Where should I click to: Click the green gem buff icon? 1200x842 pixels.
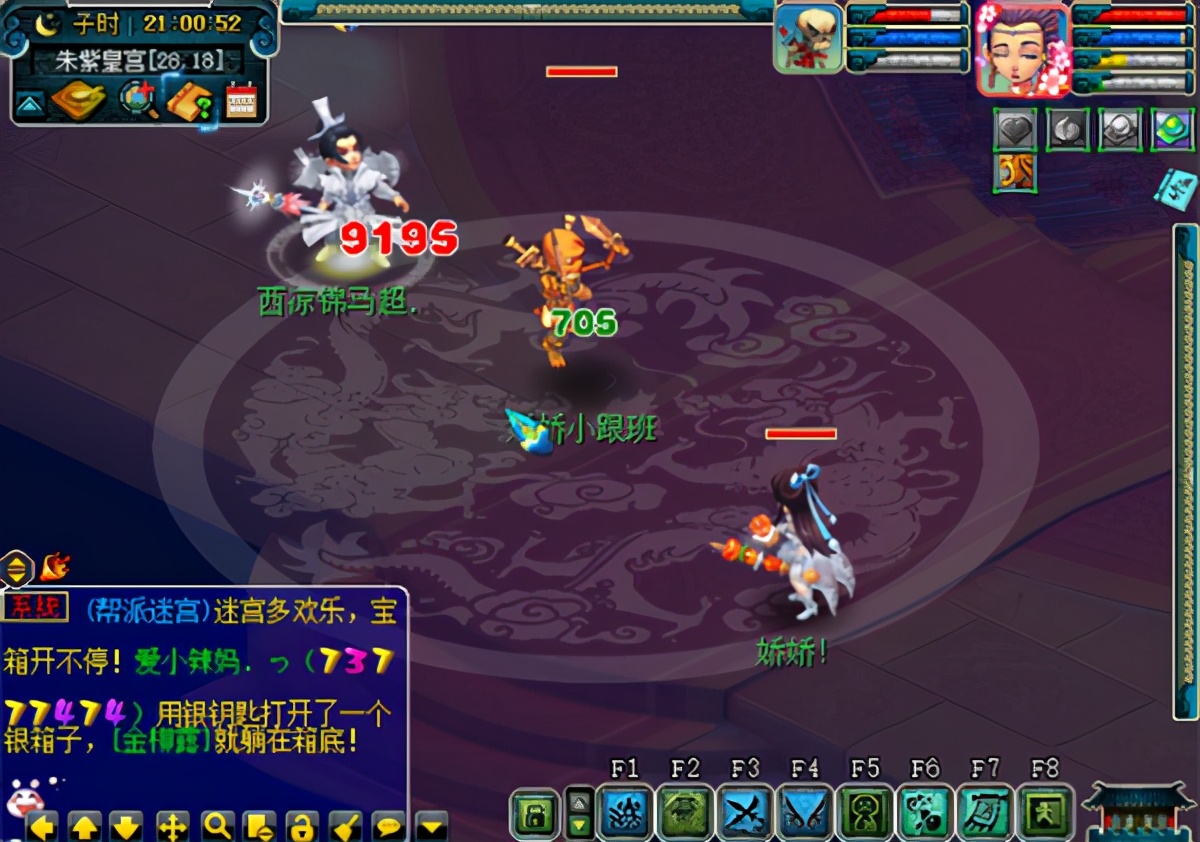(x=1171, y=130)
